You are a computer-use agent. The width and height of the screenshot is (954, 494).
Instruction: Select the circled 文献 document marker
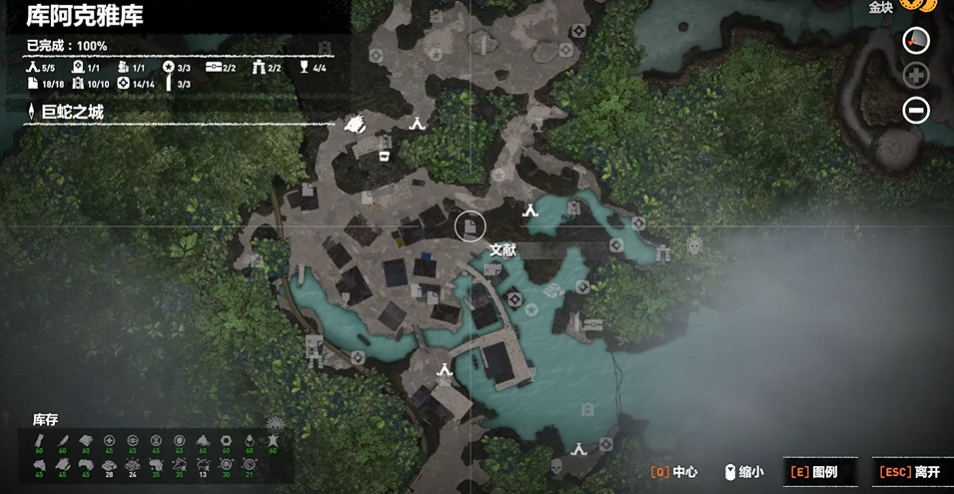tap(469, 226)
